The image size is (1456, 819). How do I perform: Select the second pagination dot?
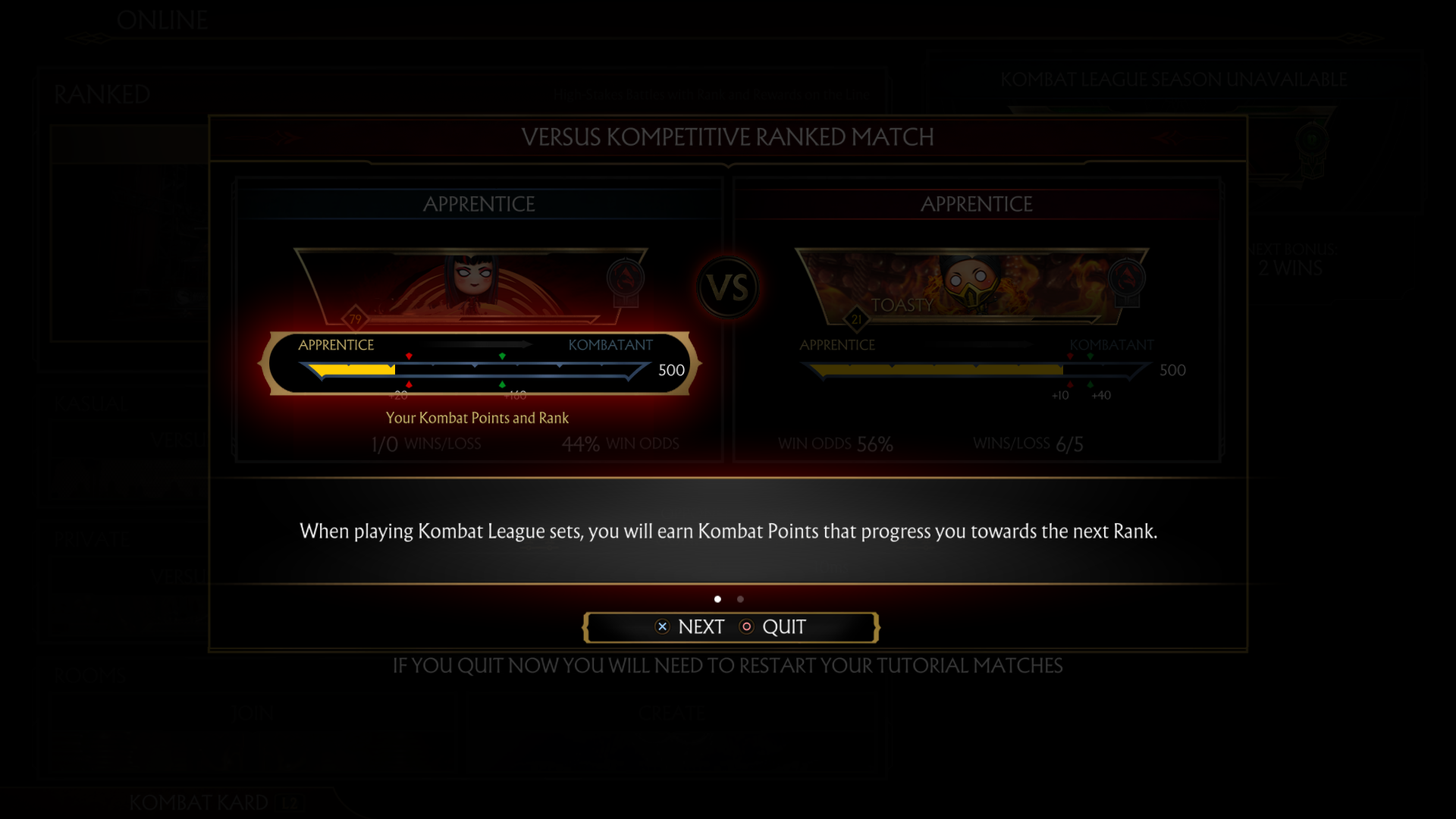(740, 598)
